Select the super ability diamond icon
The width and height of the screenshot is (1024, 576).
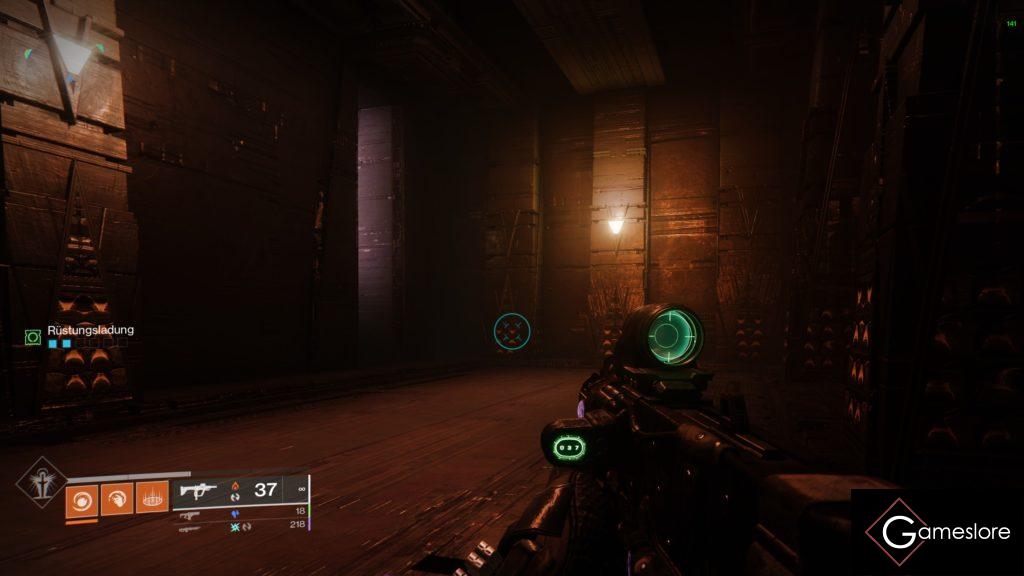[38, 481]
